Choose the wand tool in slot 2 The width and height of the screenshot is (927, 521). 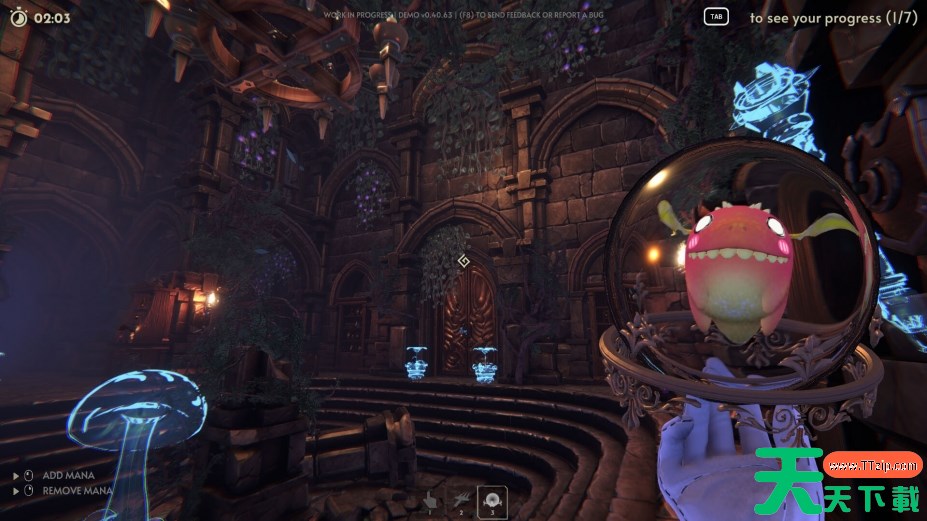(461, 500)
